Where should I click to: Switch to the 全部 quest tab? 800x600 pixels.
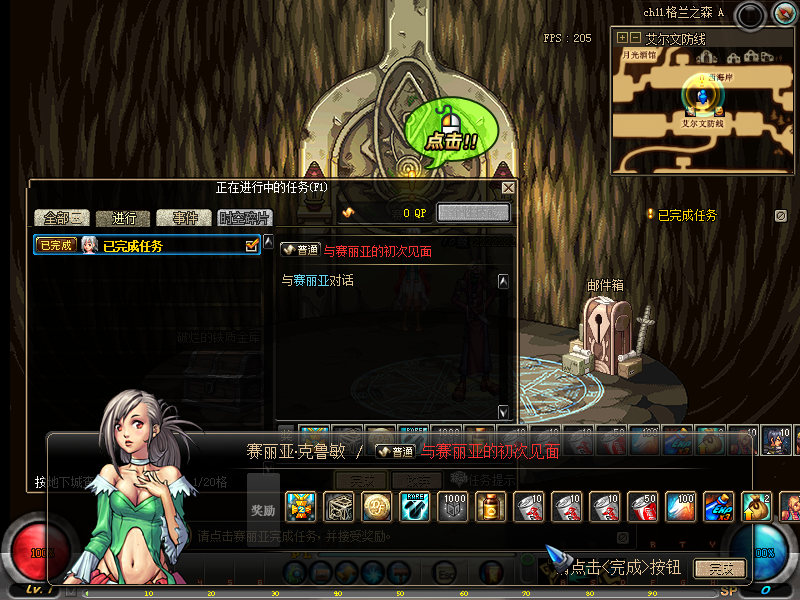tap(62, 218)
